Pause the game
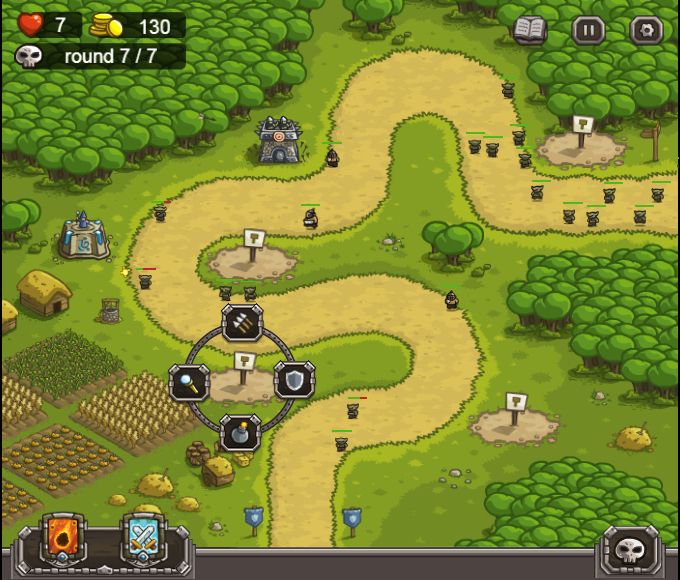Viewport: 680px width, 580px height. click(588, 30)
